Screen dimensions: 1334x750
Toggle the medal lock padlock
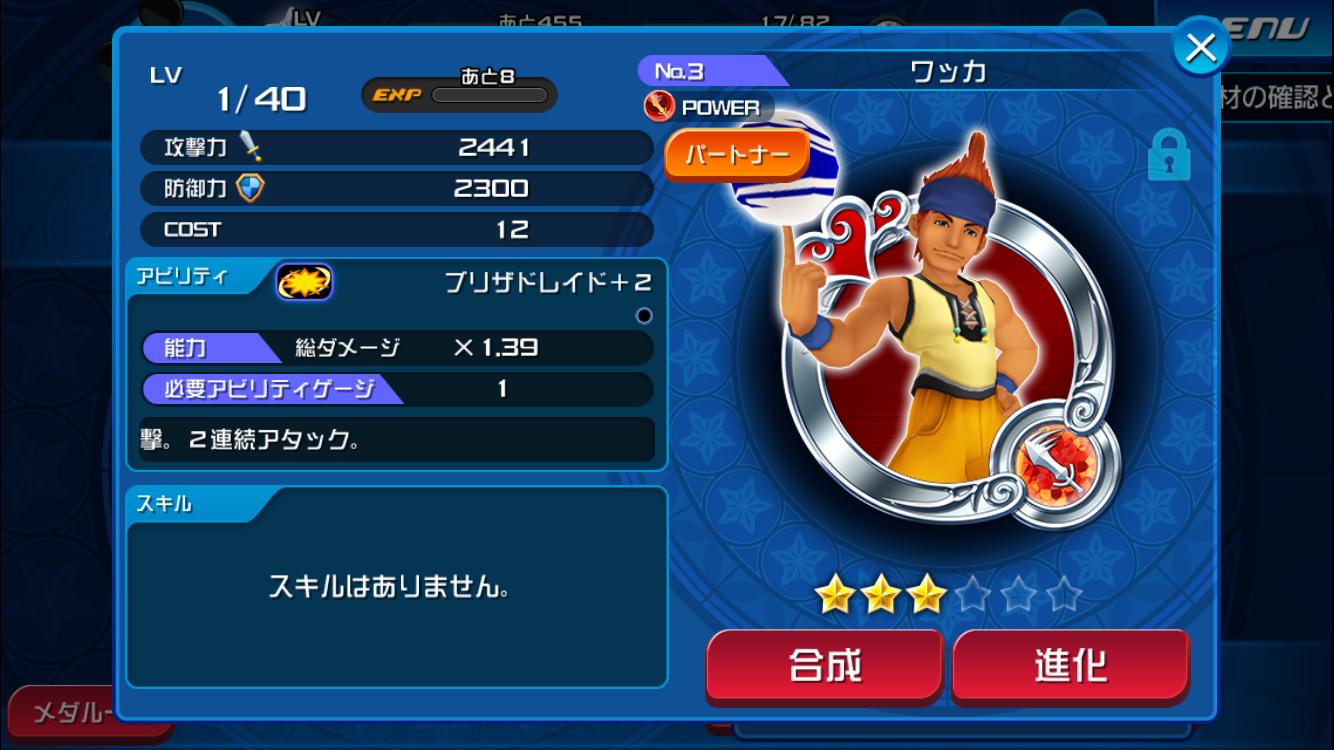pos(1168,156)
